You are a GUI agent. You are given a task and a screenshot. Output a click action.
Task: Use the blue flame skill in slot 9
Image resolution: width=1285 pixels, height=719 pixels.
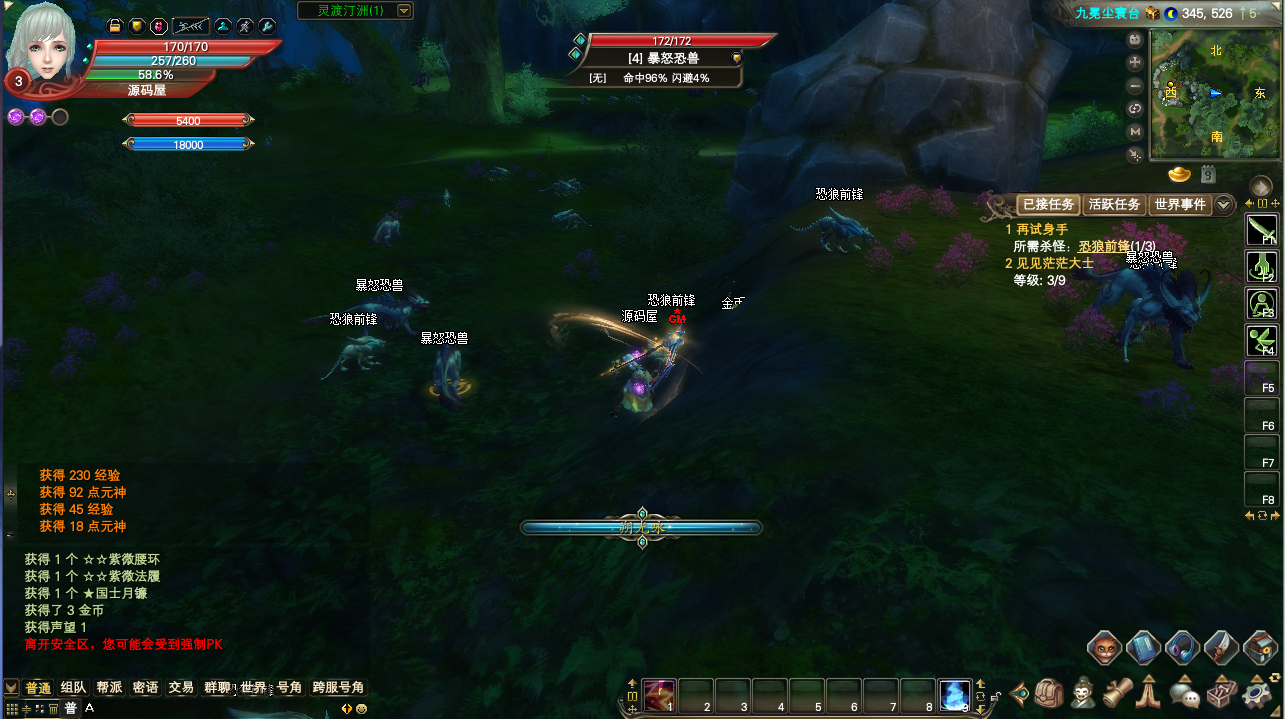[955, 694]
